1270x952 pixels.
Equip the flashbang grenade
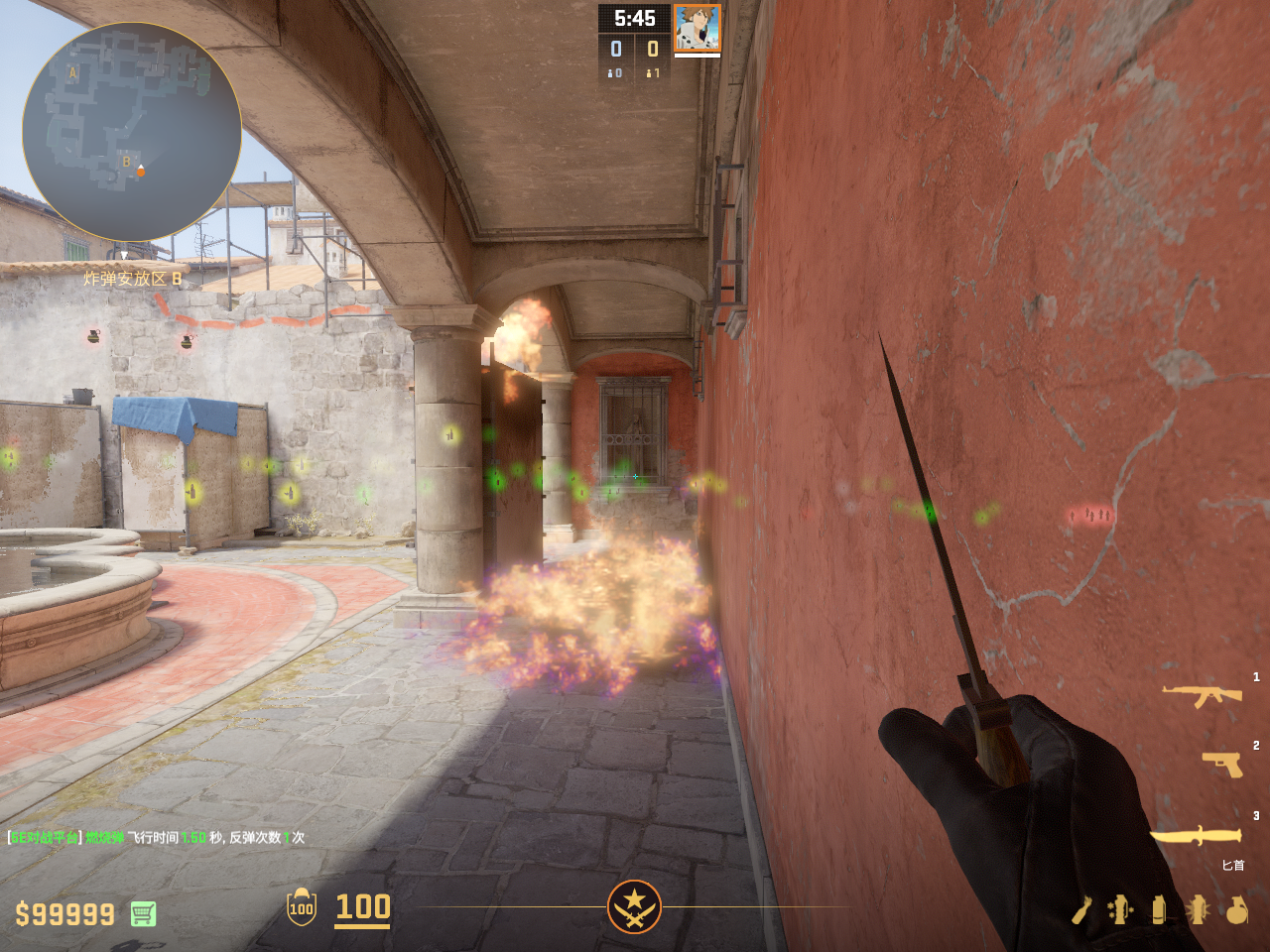(1198, 909)
